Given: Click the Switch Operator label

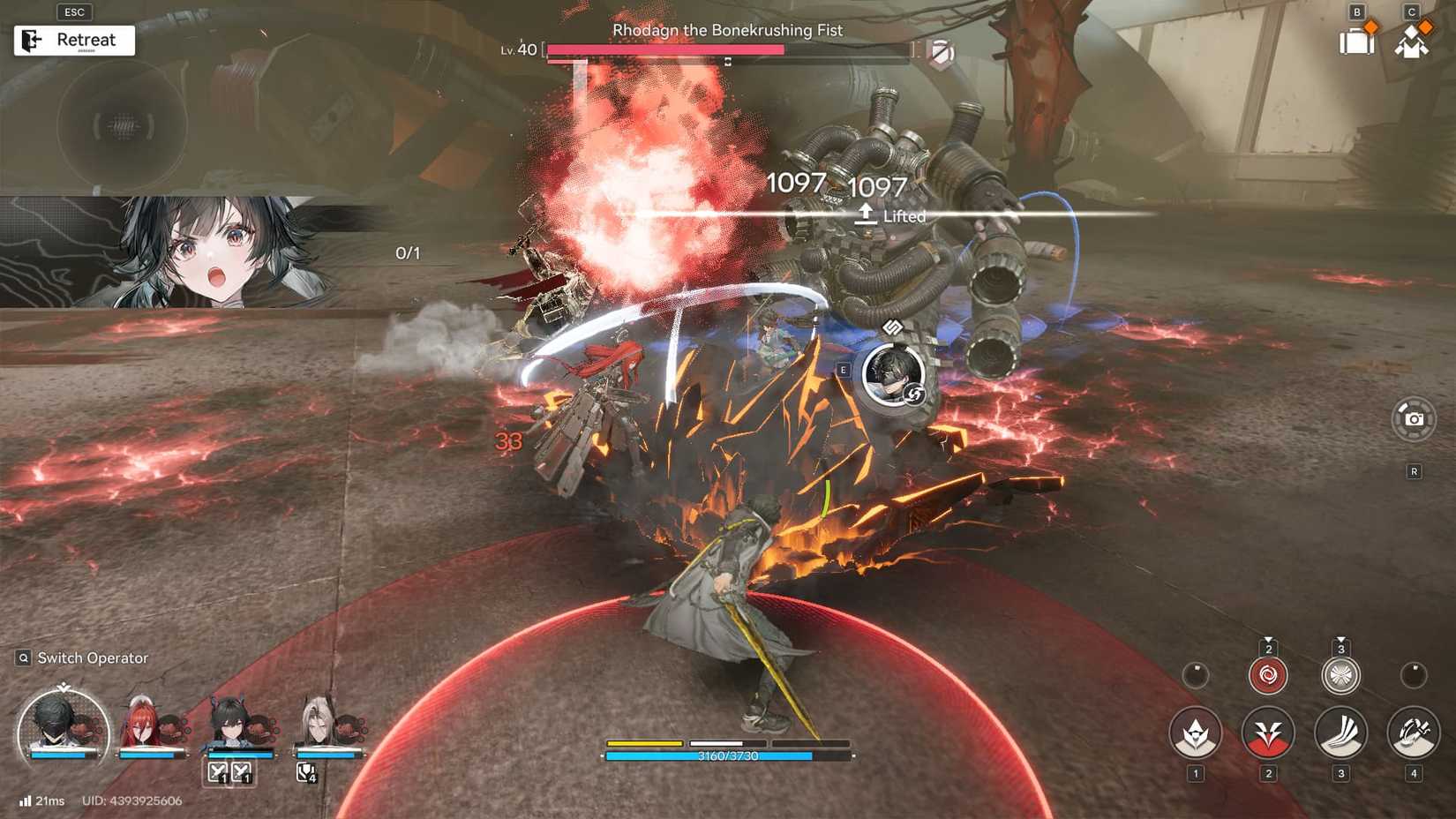Looking at the screenshot, I should (91, 657).
